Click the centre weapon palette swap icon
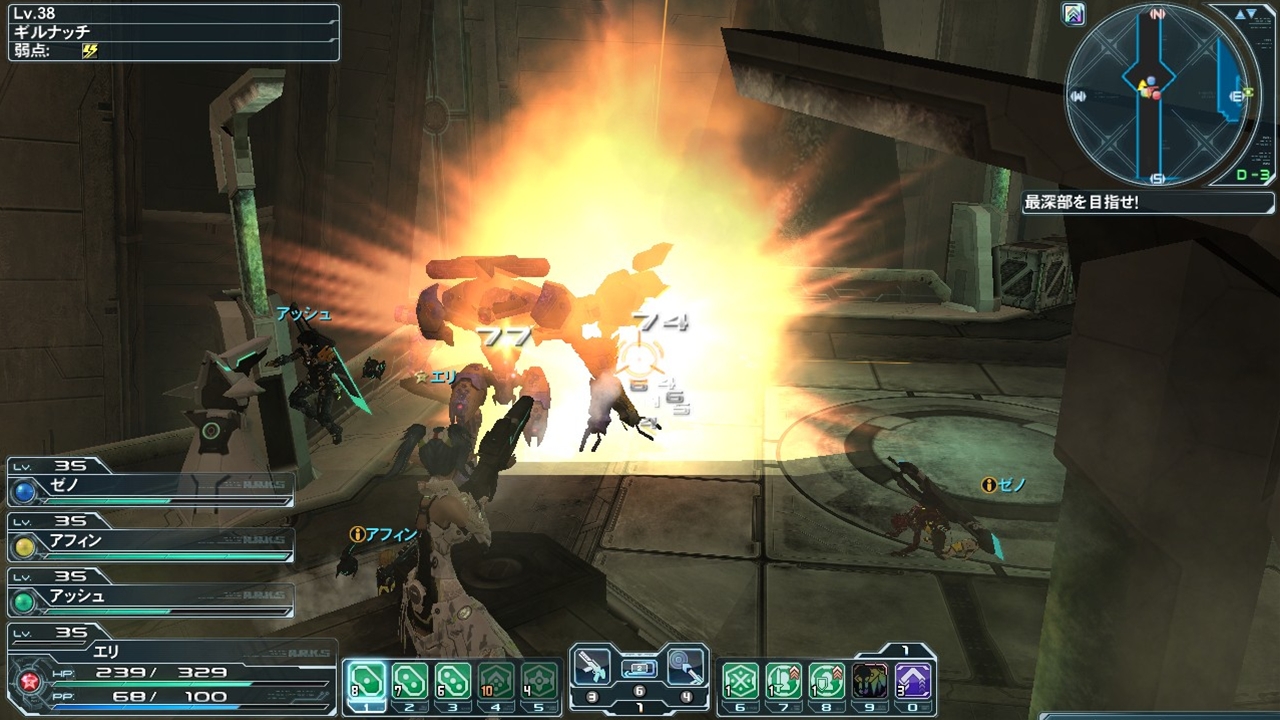This screenshot has height=720, width=1280. pyautogui.click(x=639, y=668)
